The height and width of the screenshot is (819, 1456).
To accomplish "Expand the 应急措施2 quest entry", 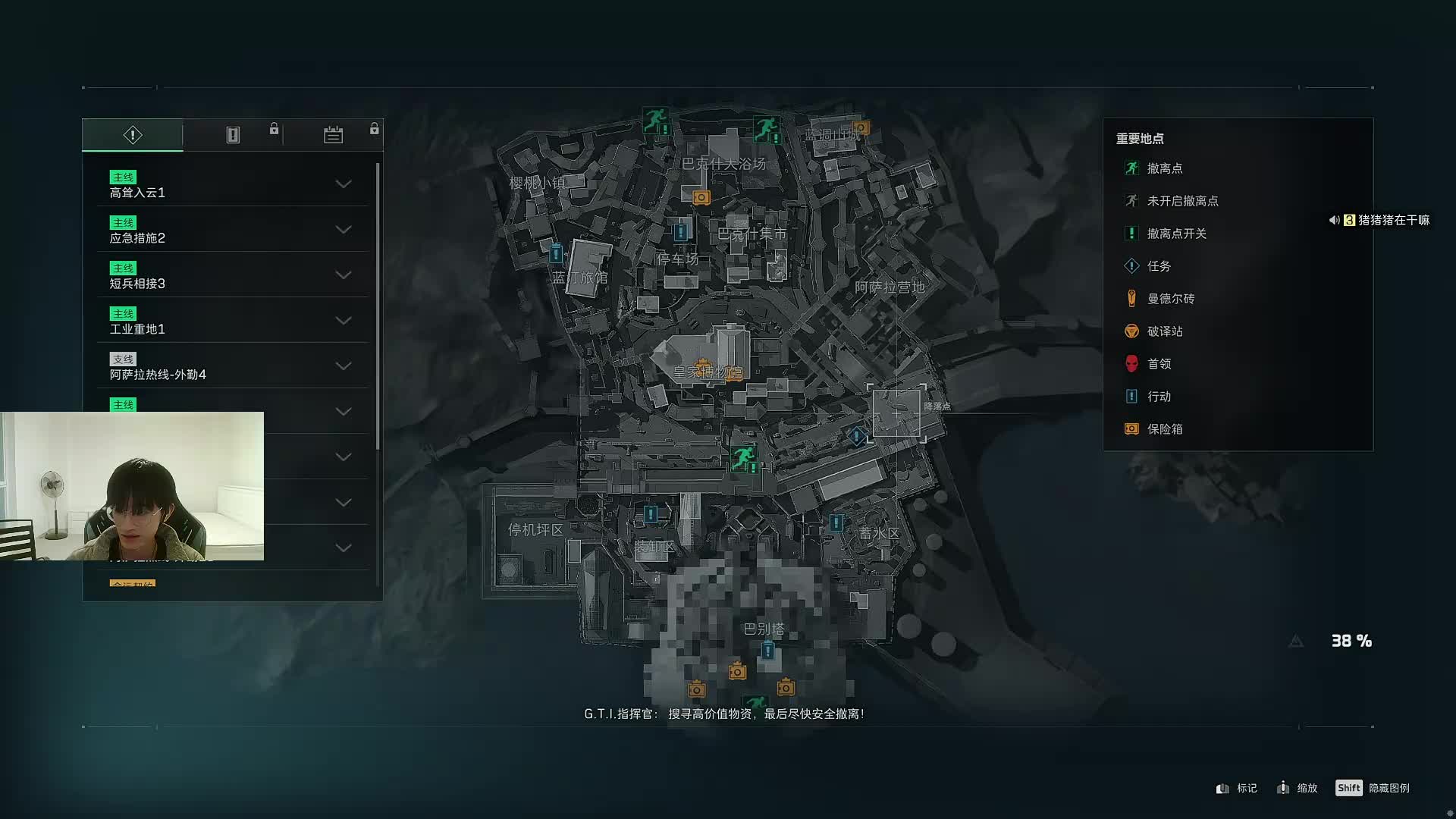I will 343,230.
